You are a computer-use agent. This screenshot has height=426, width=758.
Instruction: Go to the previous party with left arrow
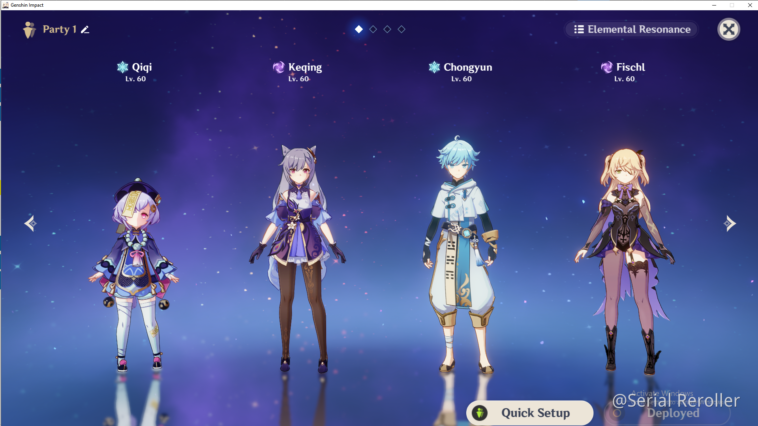30,223
